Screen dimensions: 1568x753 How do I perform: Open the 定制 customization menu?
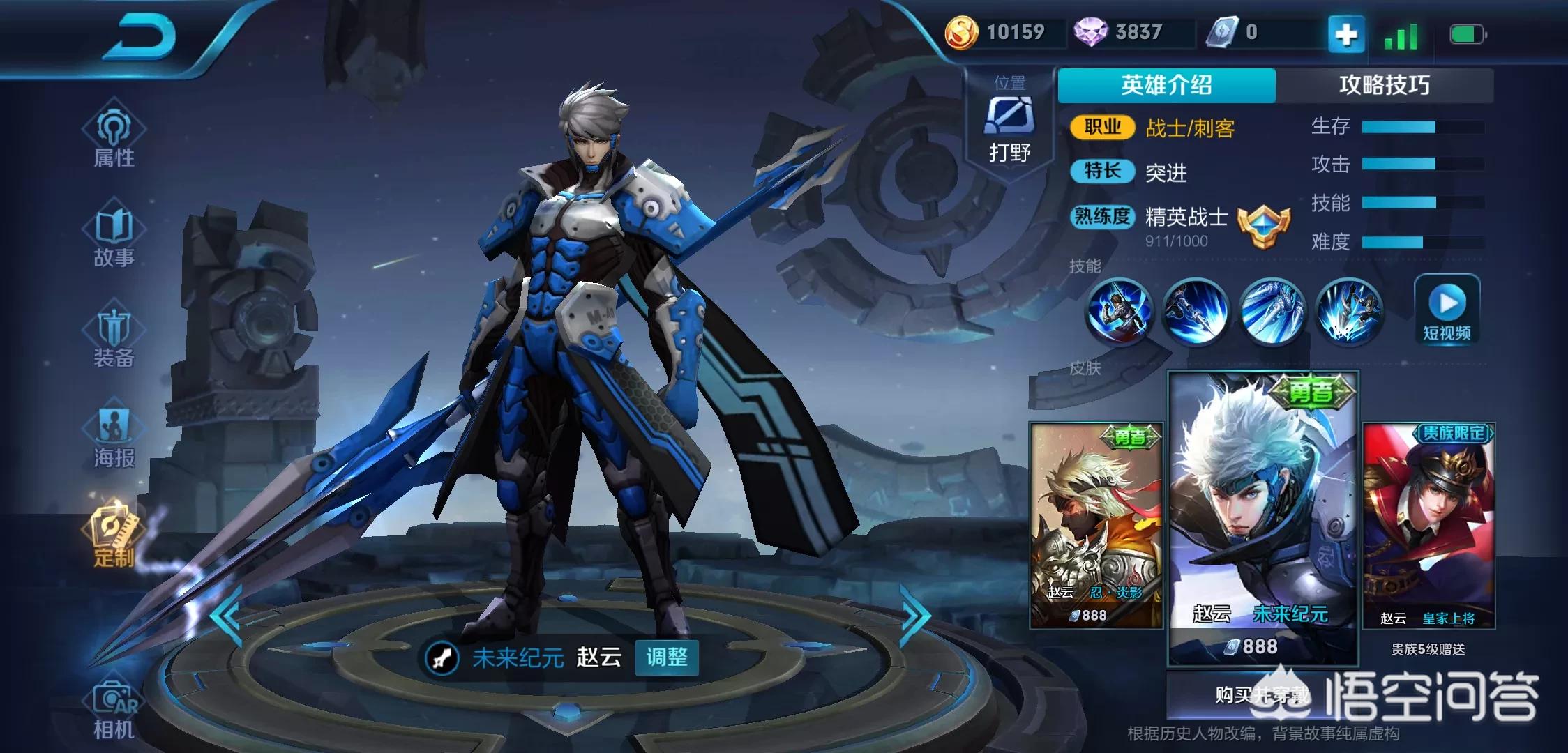[x=114, y=535]
